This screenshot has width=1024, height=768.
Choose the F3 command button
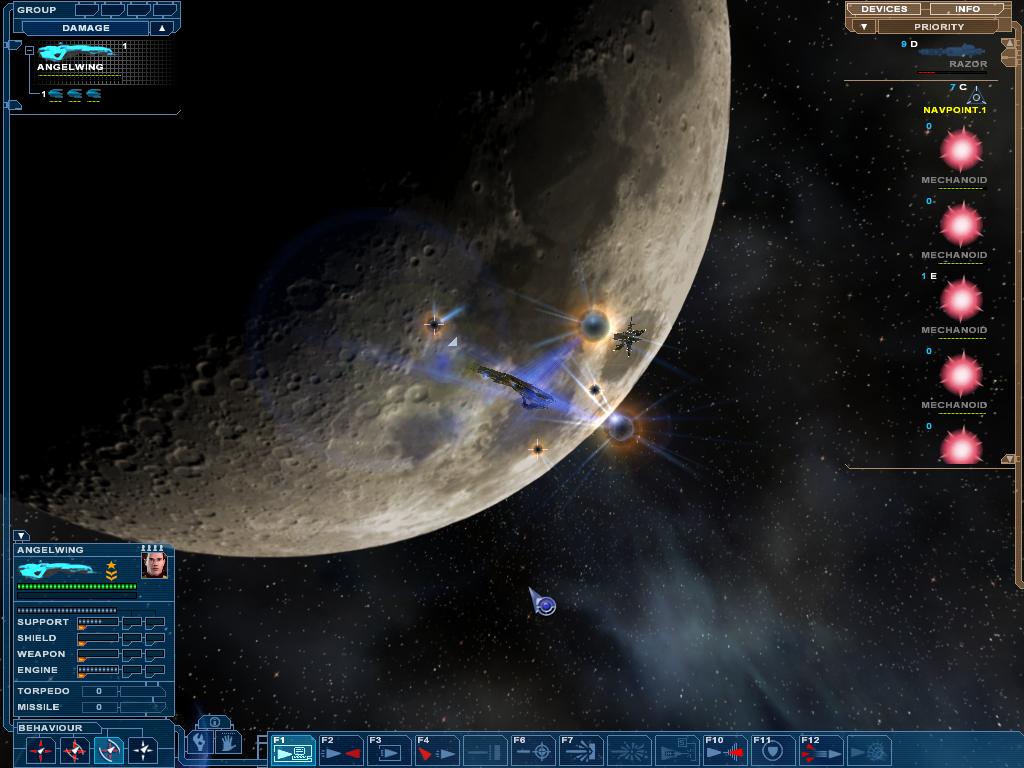389,750
